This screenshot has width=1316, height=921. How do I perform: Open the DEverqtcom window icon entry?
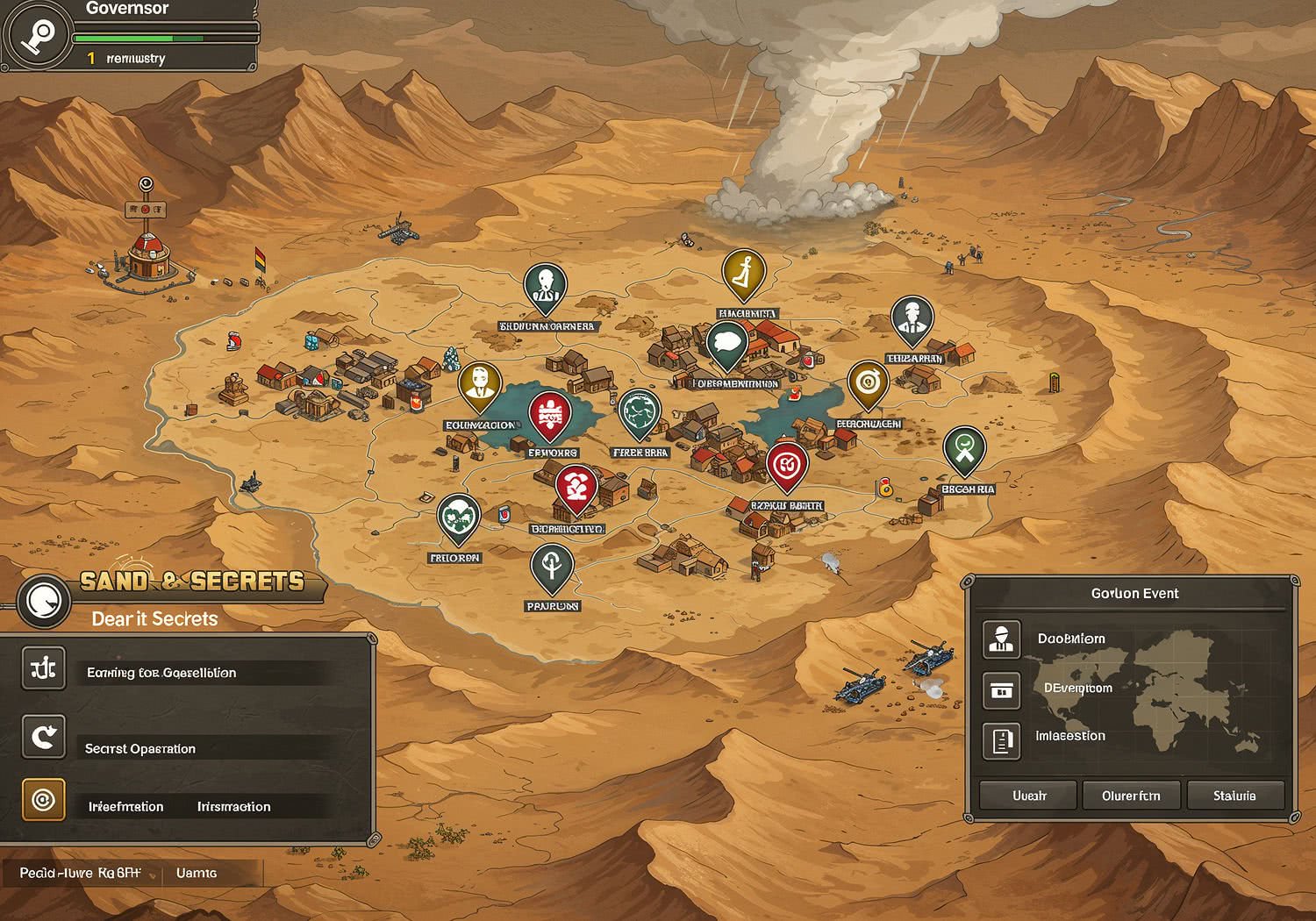[1001, 690]
